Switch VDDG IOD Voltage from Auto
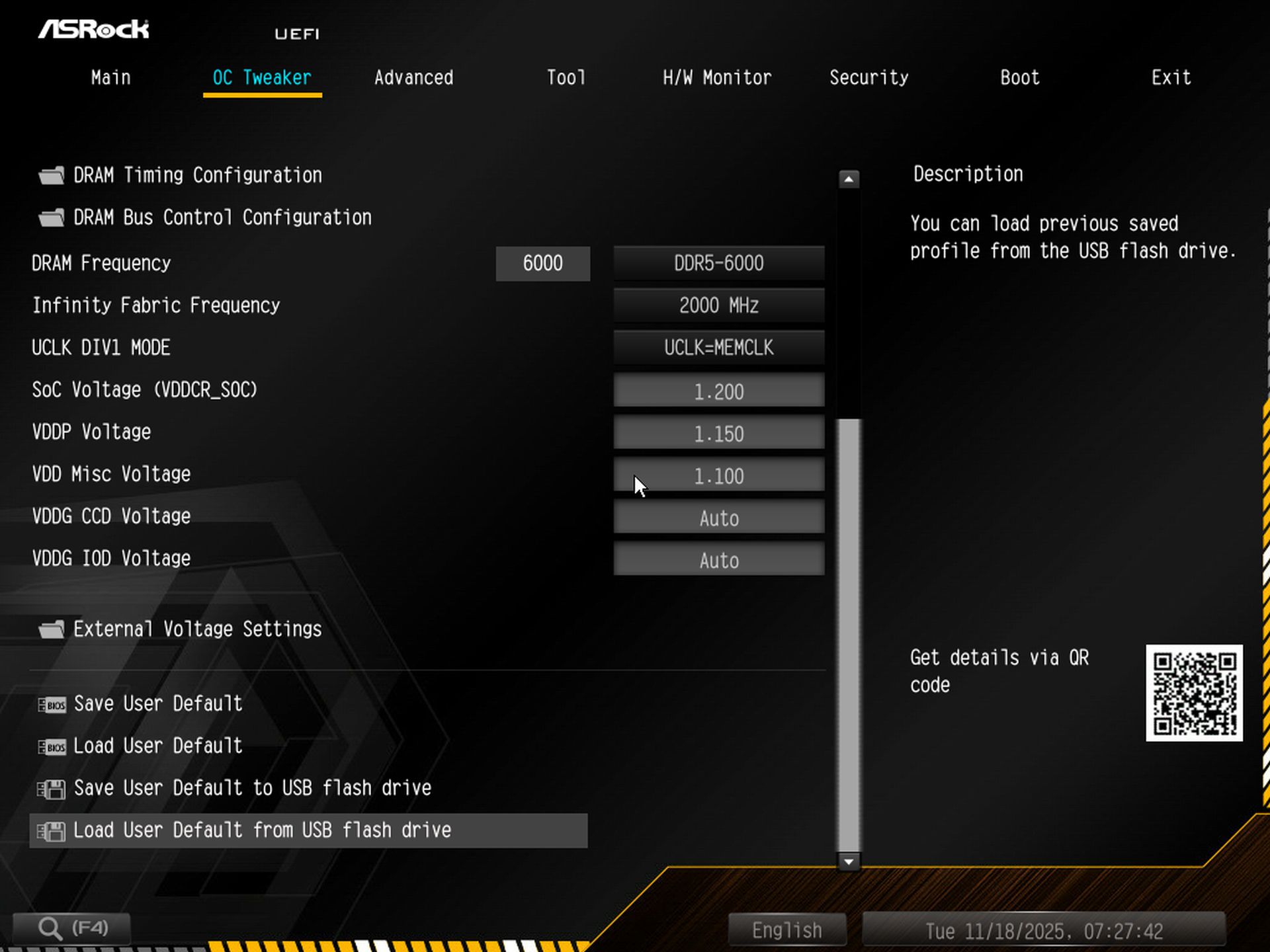The image size is (1270, 952). click(x=718, y=559)
